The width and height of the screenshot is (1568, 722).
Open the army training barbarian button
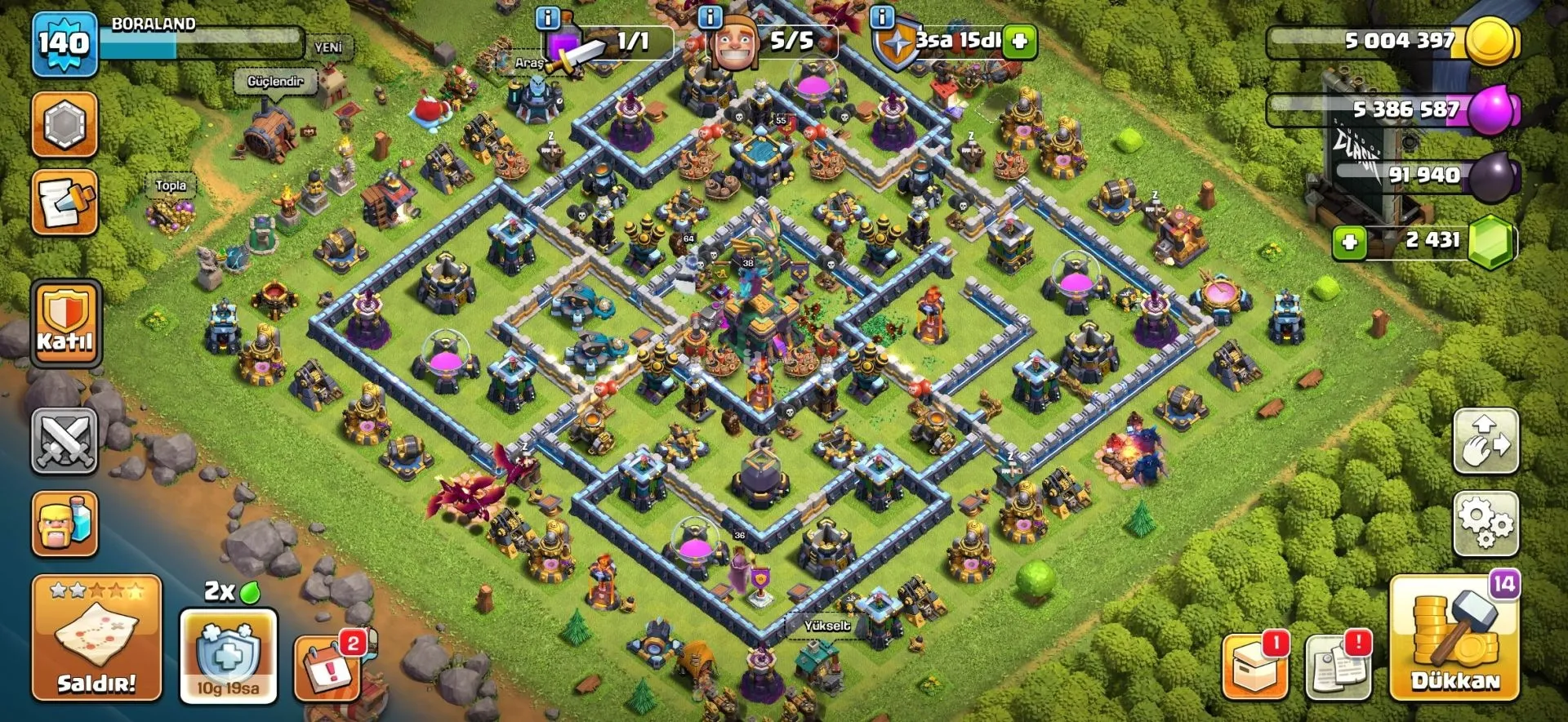pos(65,524)
